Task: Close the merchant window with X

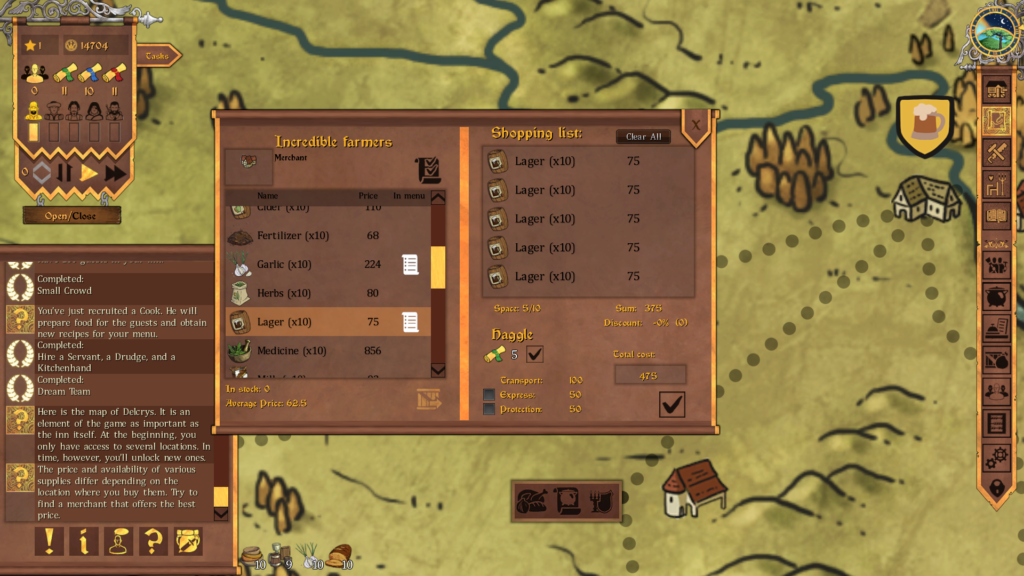Action: (696, 125)
